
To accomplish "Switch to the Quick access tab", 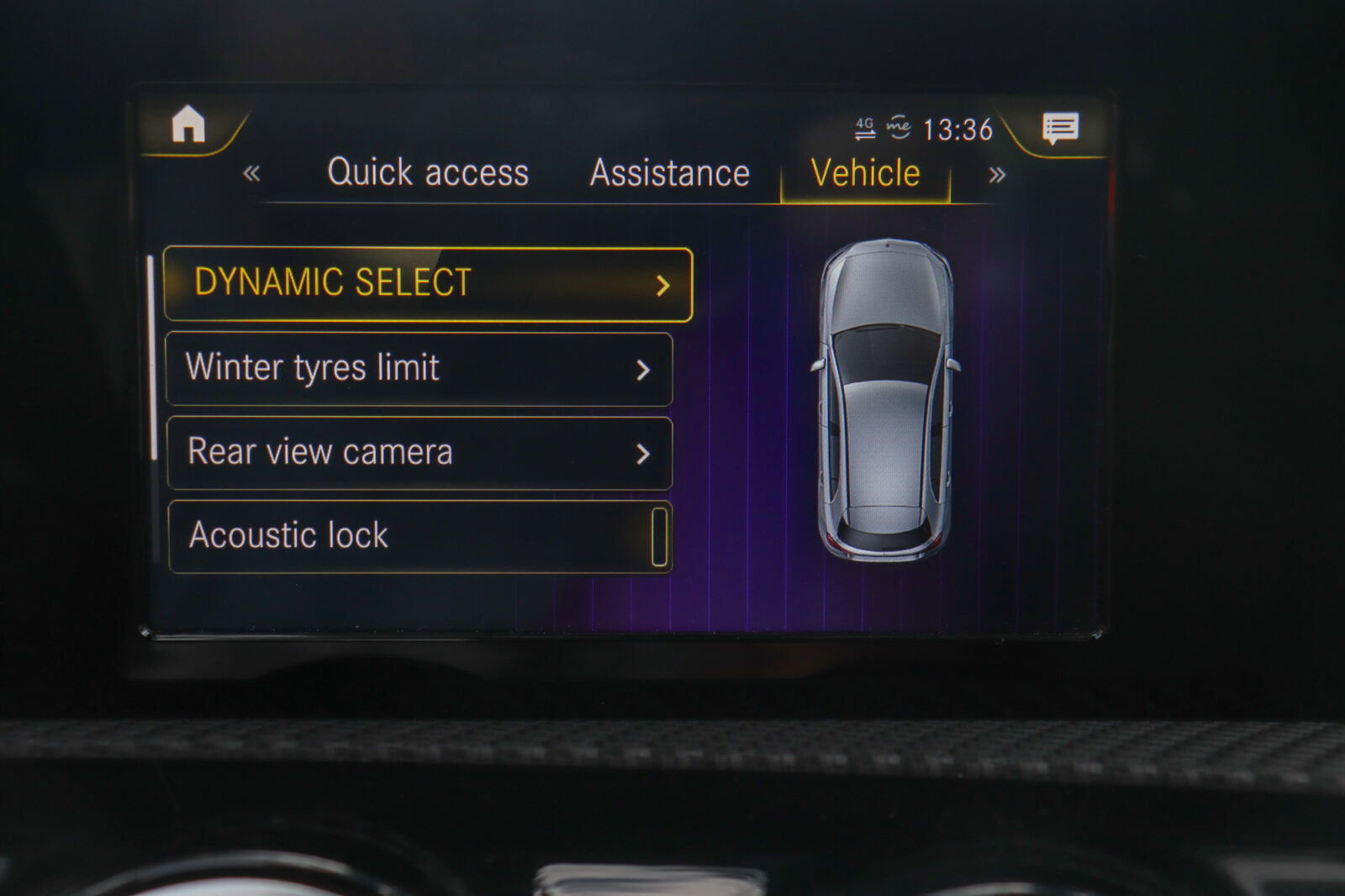I will click(428, 173).
